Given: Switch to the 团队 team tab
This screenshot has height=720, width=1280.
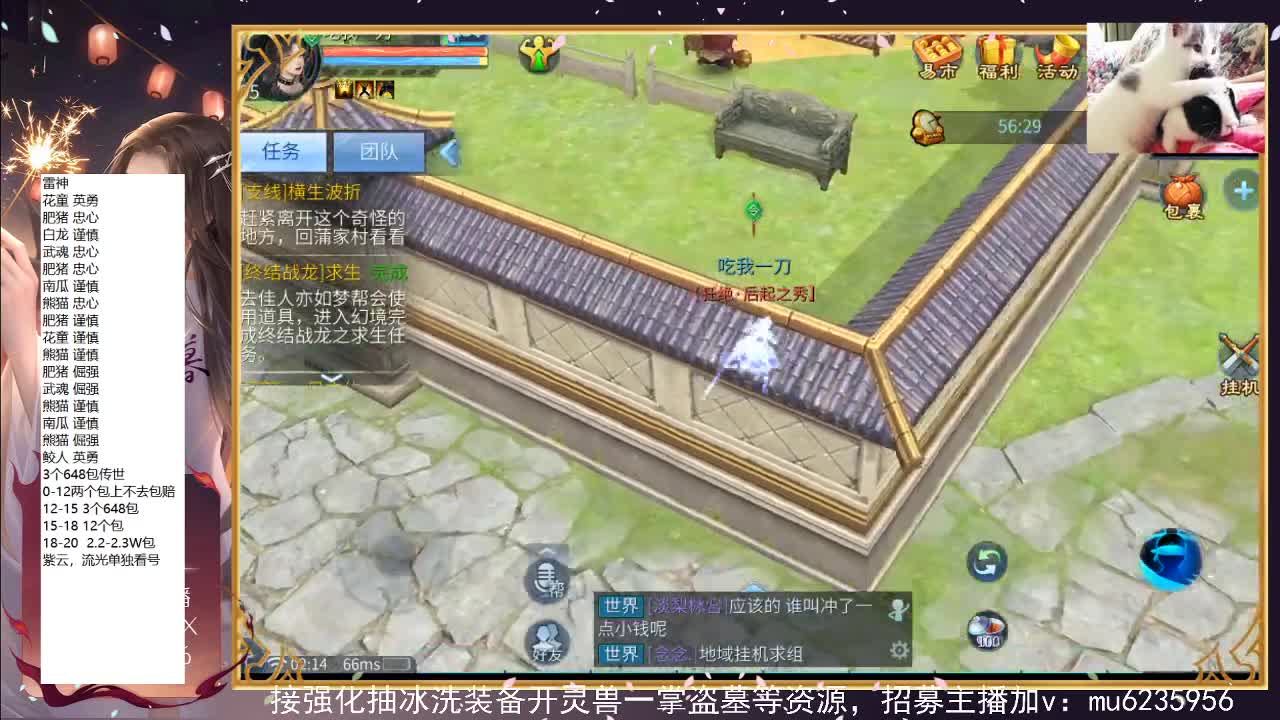Looking at the screenshot, I should pyautogui.click(x=379, y=152).
